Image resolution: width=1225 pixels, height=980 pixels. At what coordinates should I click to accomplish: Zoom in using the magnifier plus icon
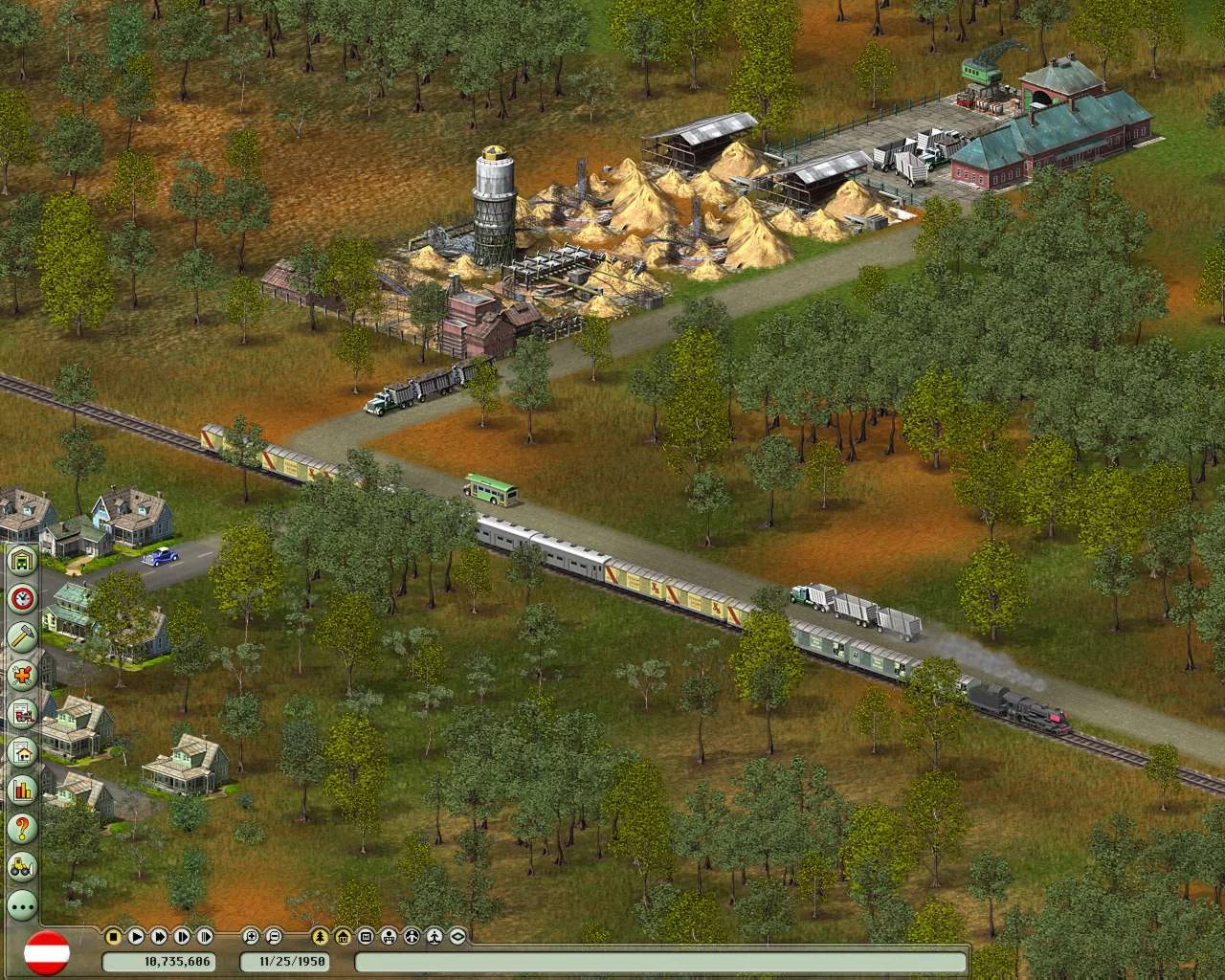251,936
